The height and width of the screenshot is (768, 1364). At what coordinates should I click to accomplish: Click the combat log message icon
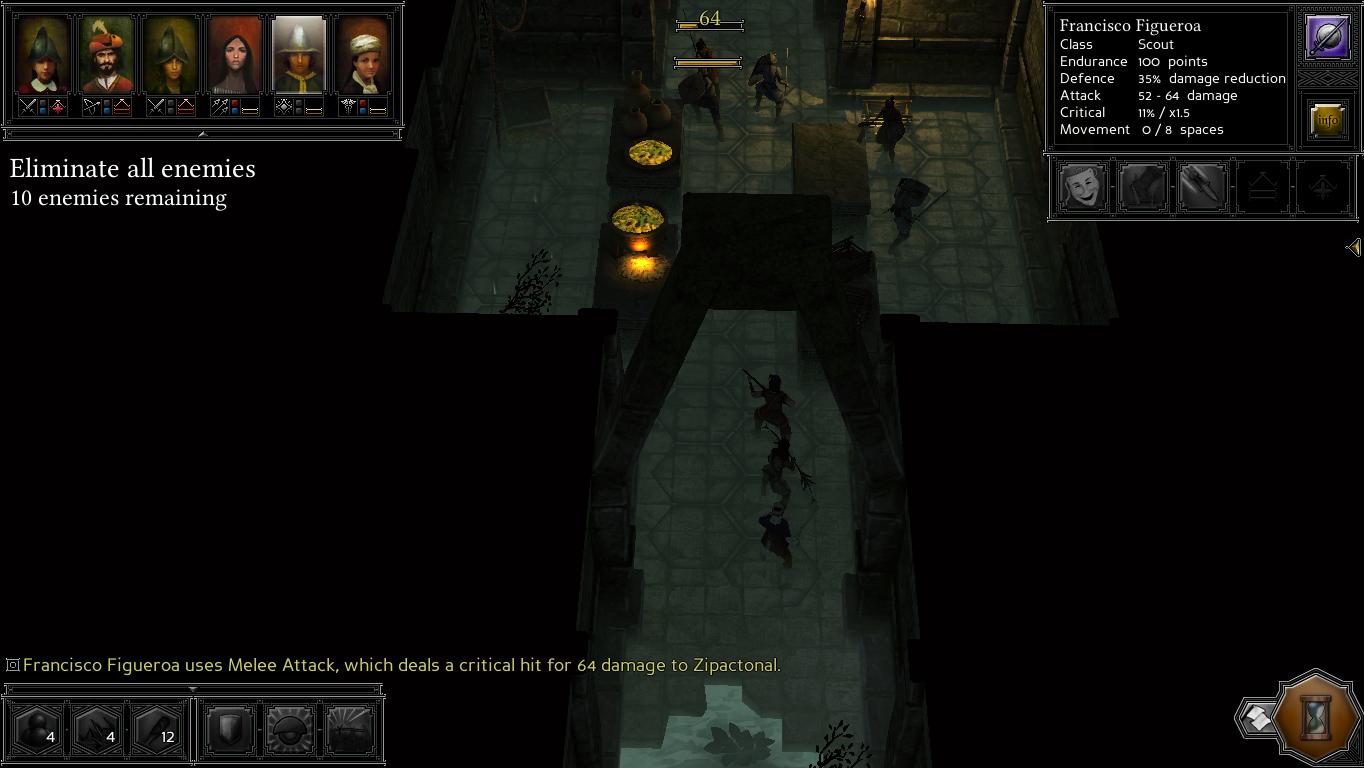coord(13,665)
